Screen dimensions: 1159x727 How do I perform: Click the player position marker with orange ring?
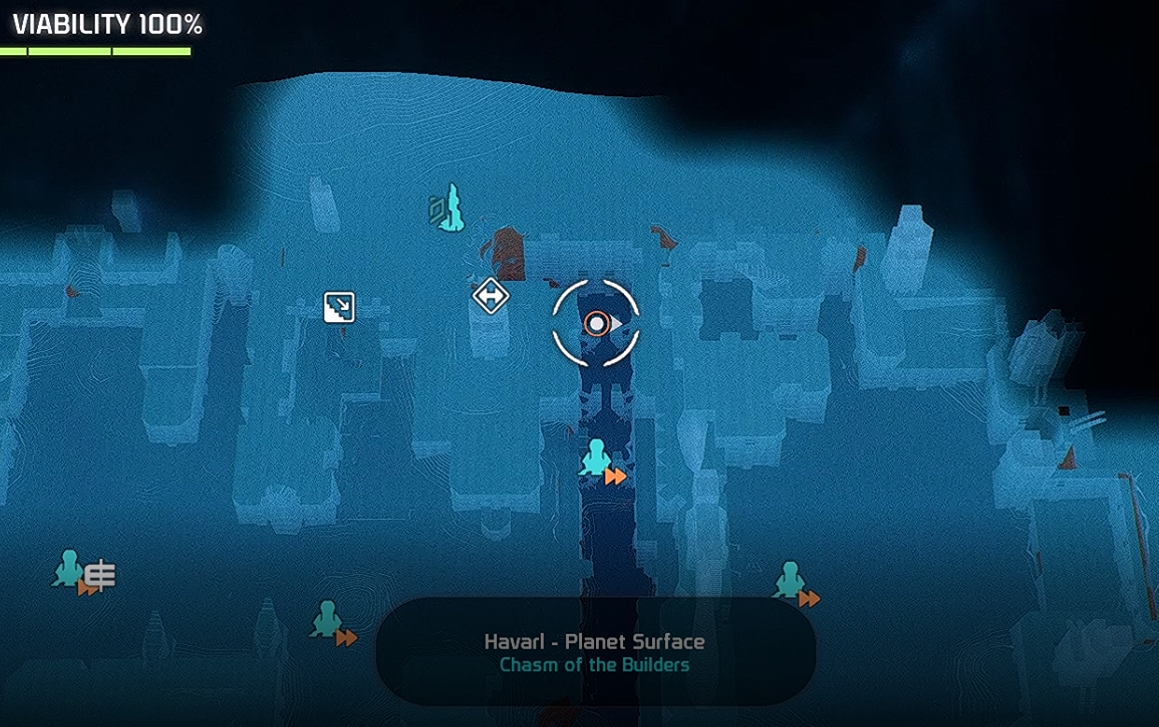pos(597,324)
